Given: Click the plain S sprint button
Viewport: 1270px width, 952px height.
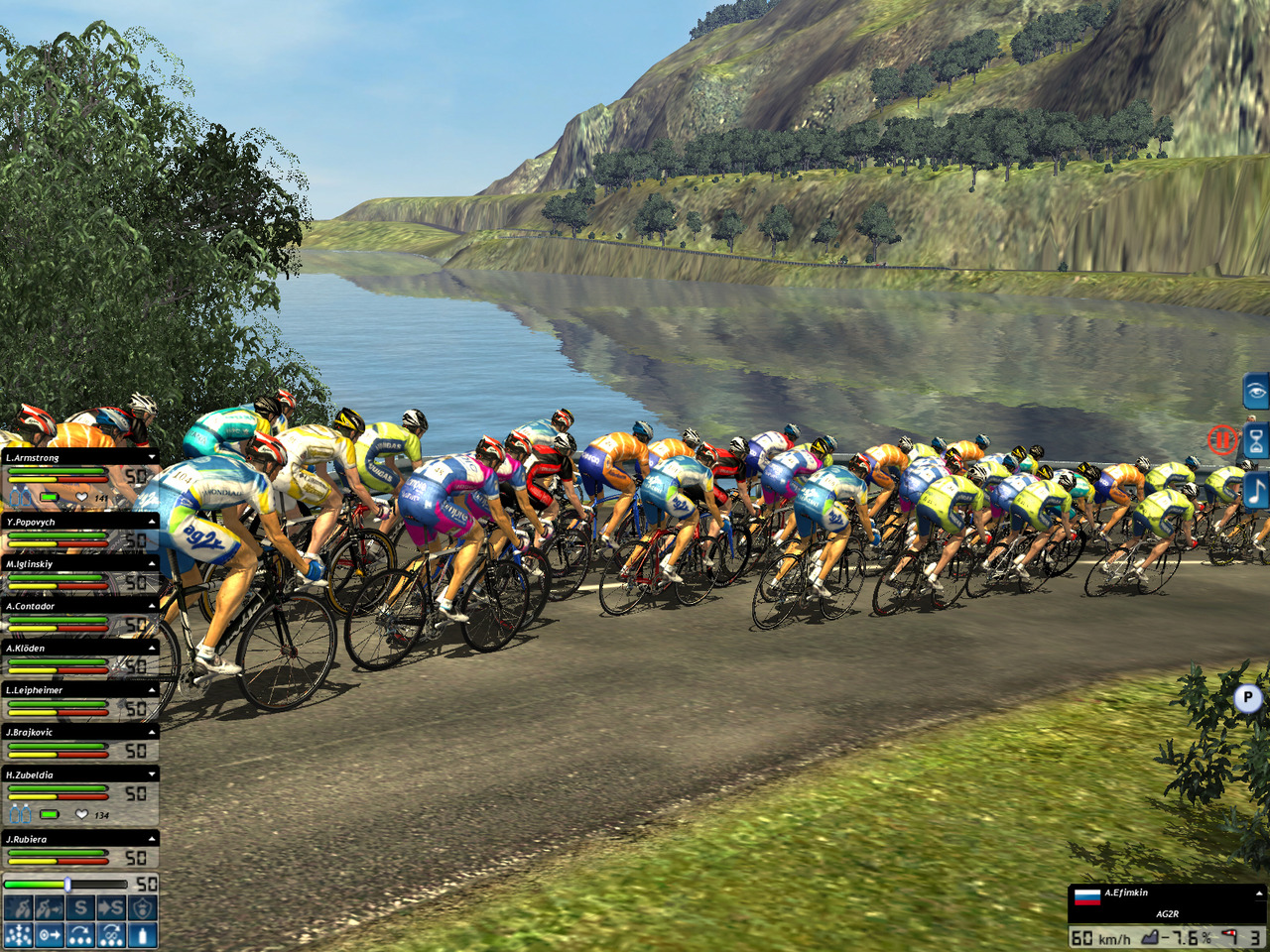Looking at the screenshot, I should coord(80,907).
